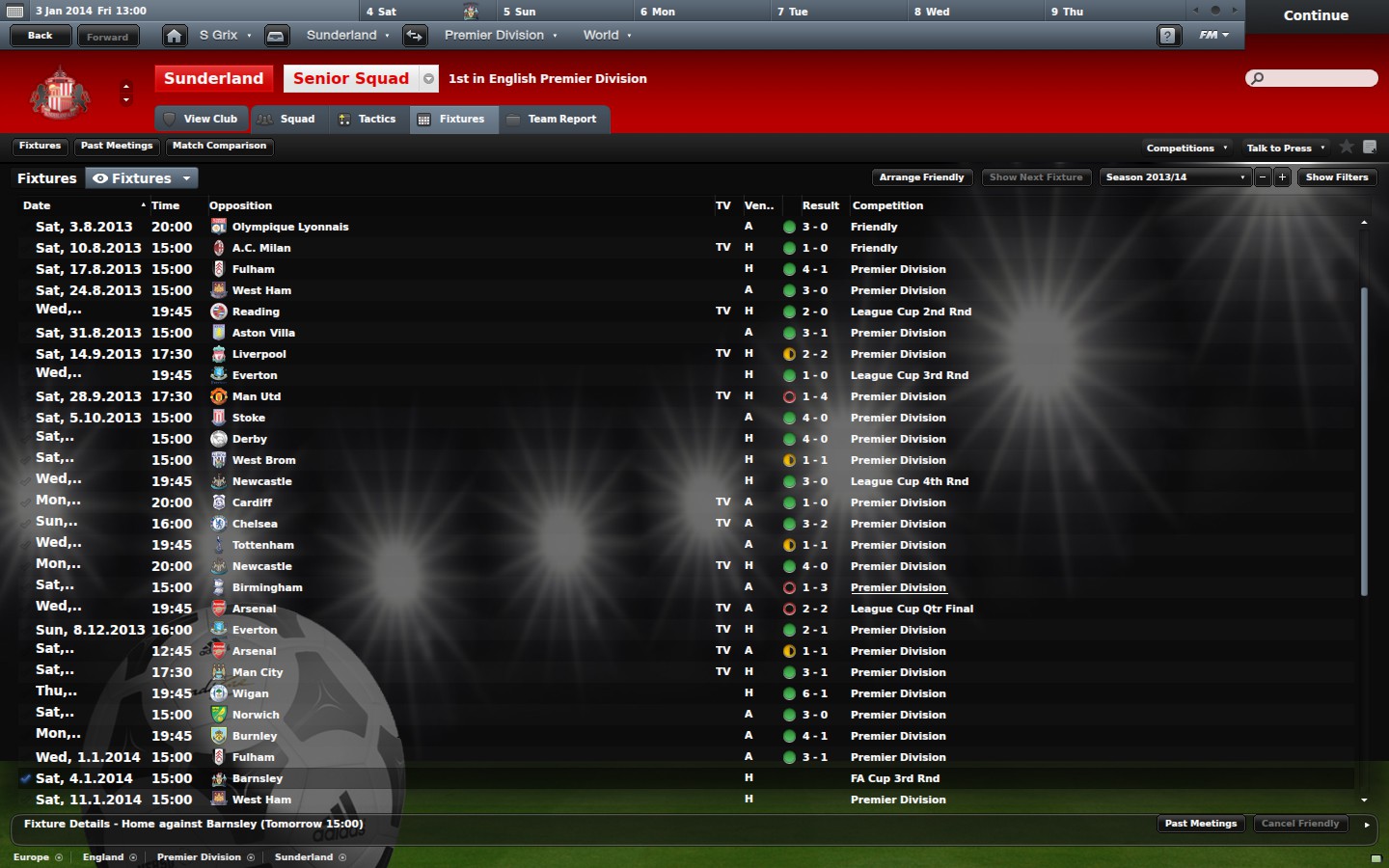This screenshot has height=868, width=1389.
Task: Sort fixtures by Date column header
Action: pyautogui.click(x=37, y=205)
